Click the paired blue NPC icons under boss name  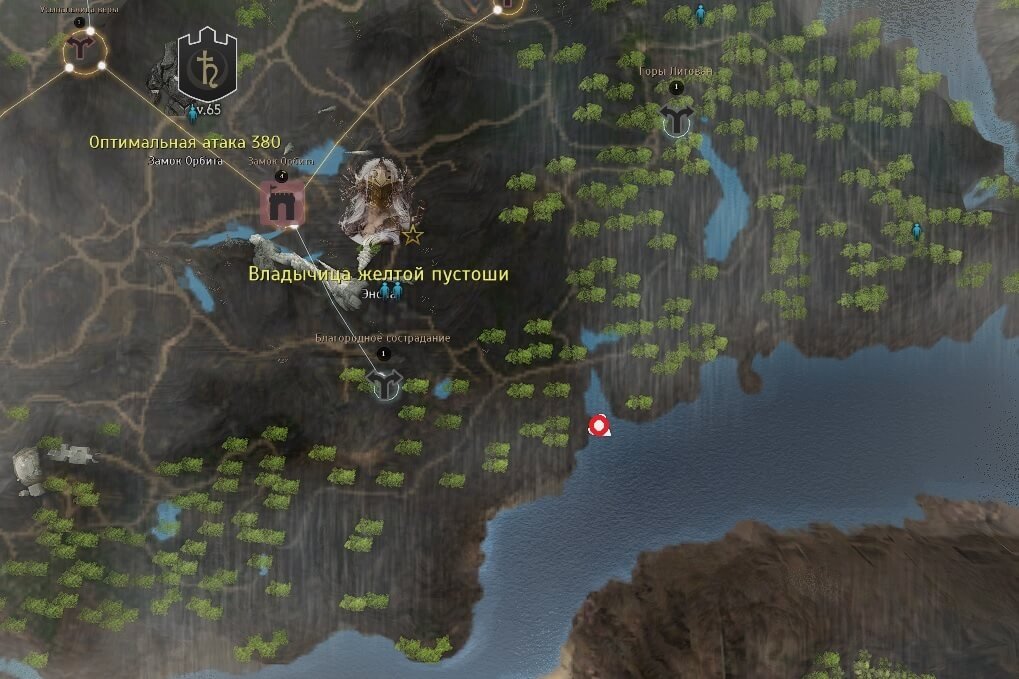click(389, 290)
